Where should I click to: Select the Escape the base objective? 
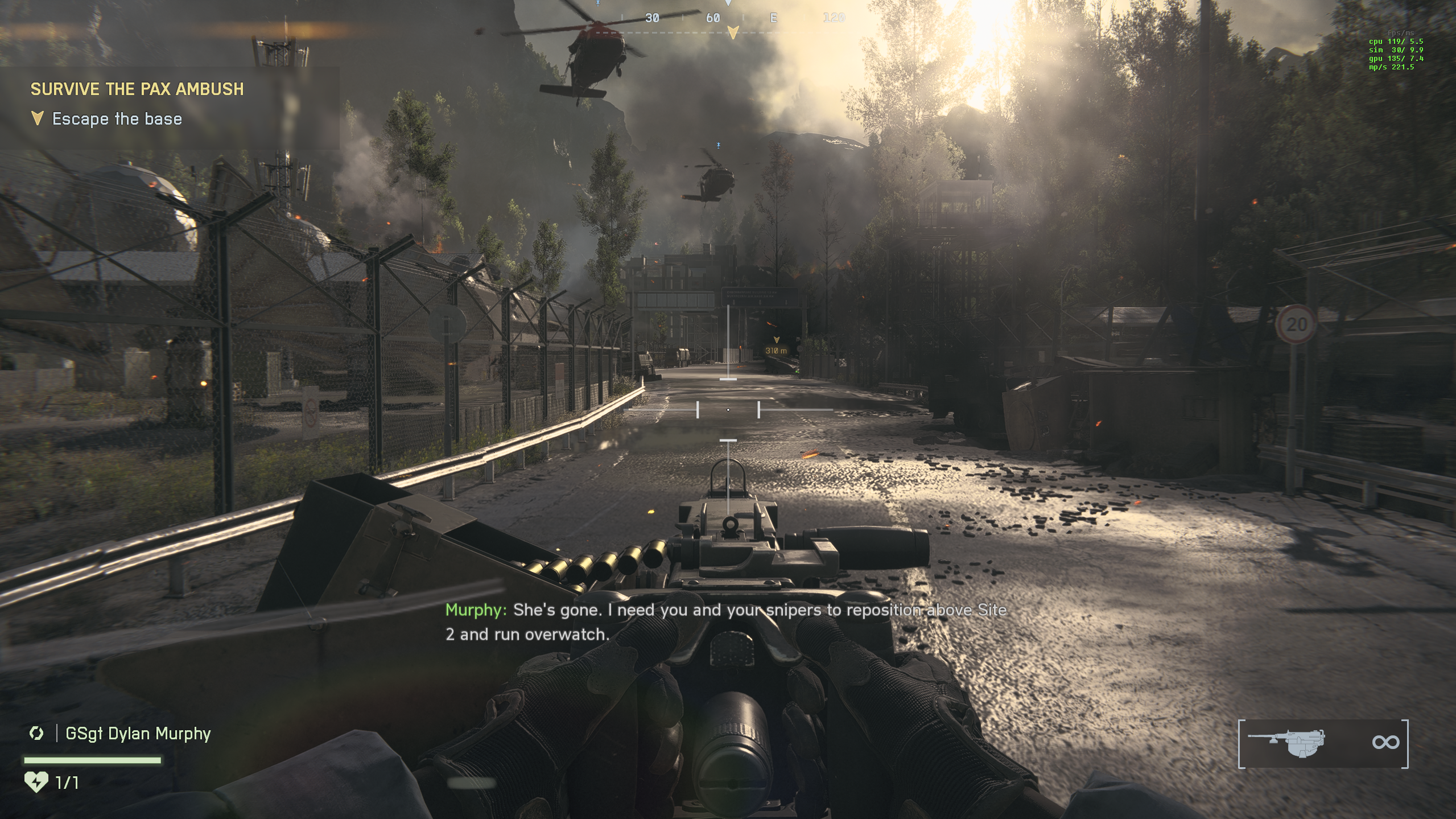117,119
